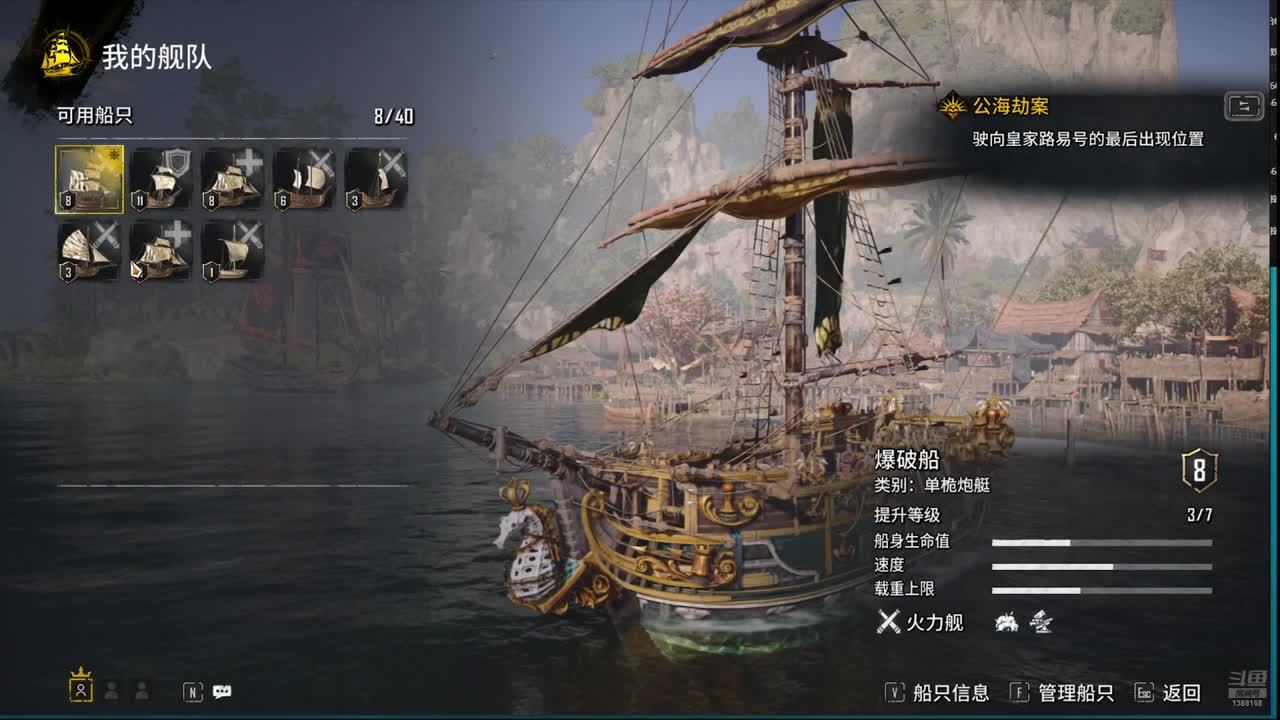Open 船只信息 ship info
The width and height of the screenshot is (1280, 720).
click(x=938, y=692)
